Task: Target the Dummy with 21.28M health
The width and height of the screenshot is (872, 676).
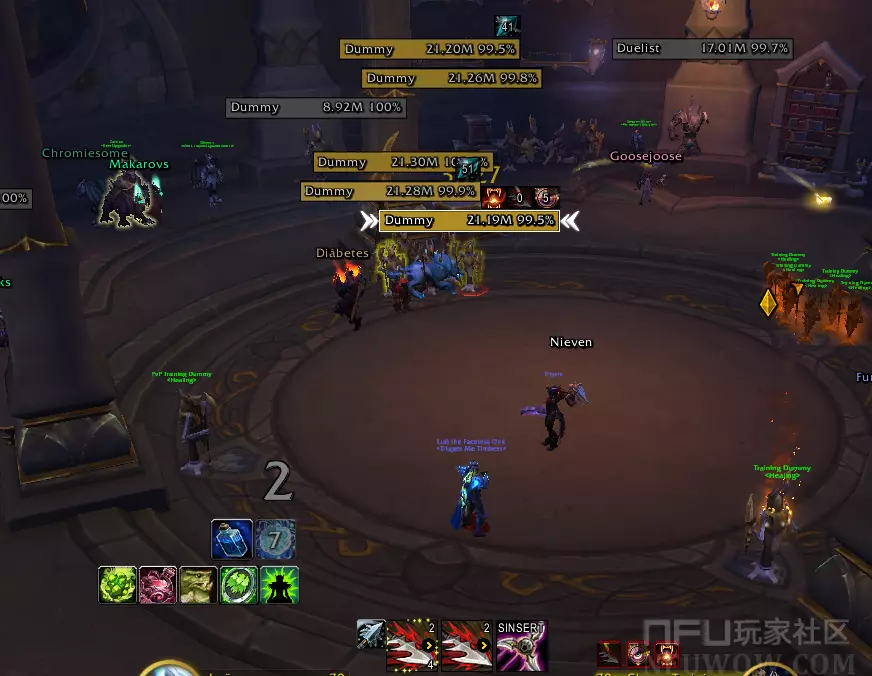Action: (x=389, y=191)
